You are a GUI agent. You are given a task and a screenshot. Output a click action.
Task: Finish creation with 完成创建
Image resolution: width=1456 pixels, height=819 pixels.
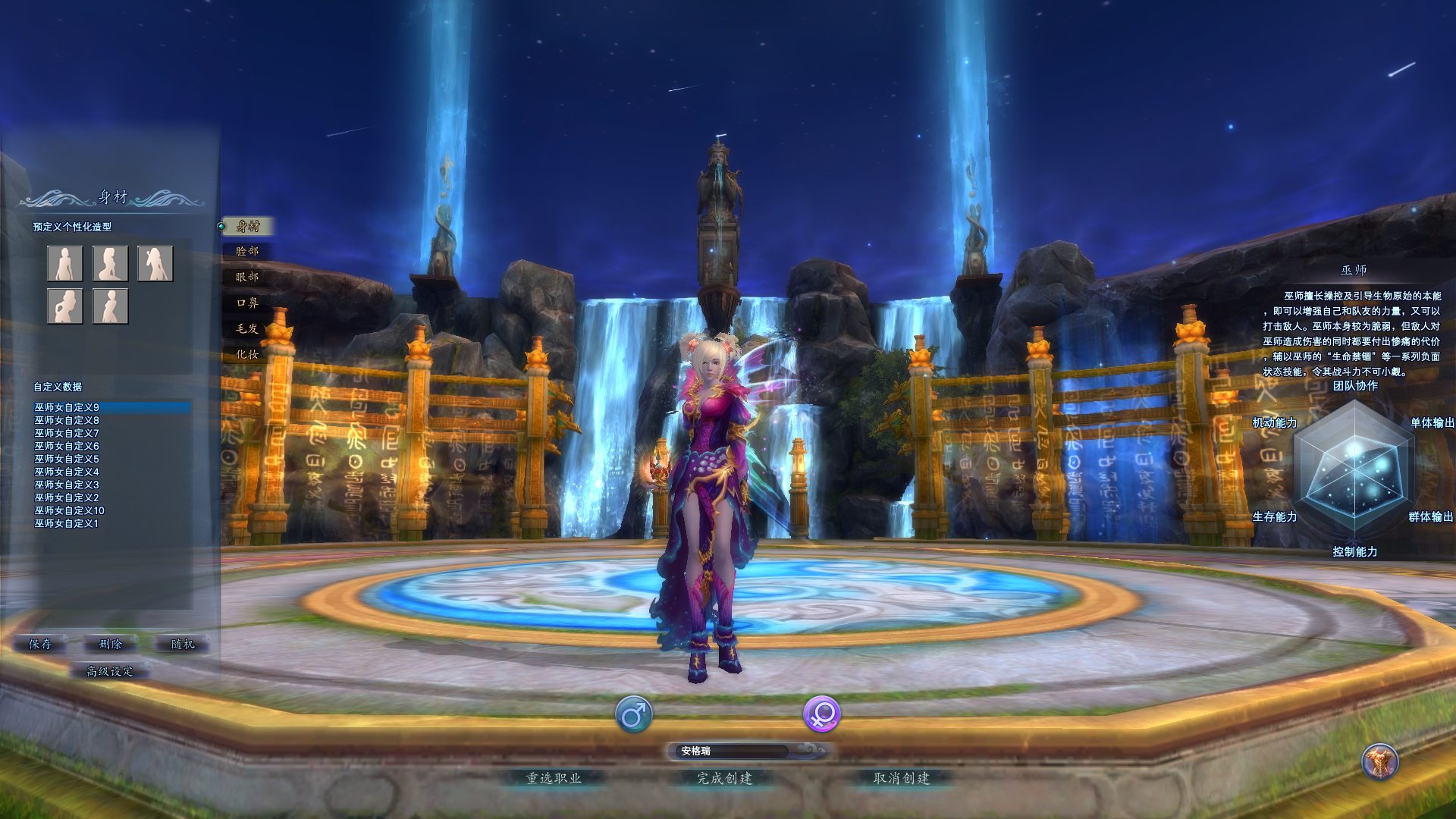725,778
